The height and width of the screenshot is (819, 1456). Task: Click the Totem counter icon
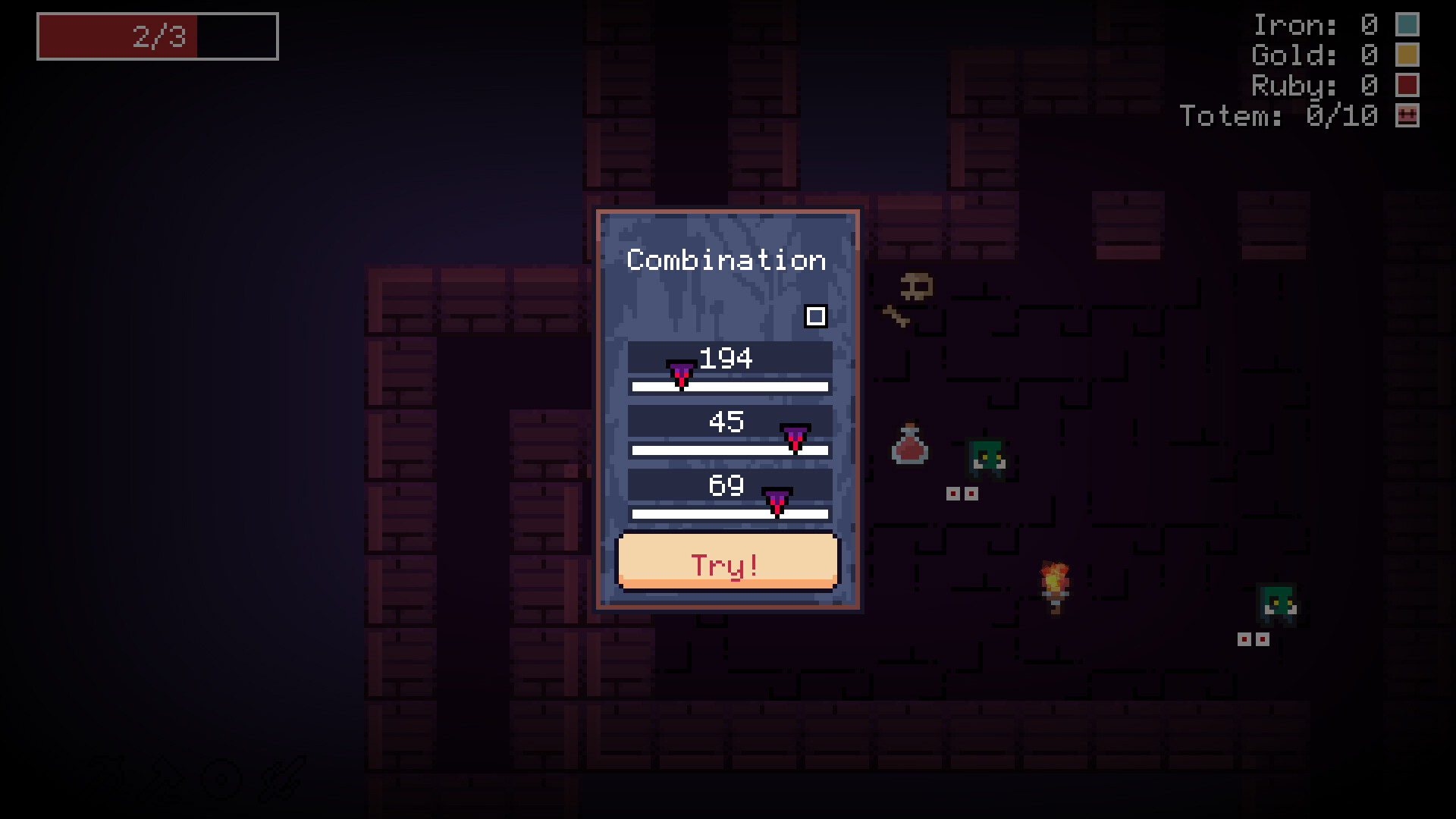coord(1408,116)
